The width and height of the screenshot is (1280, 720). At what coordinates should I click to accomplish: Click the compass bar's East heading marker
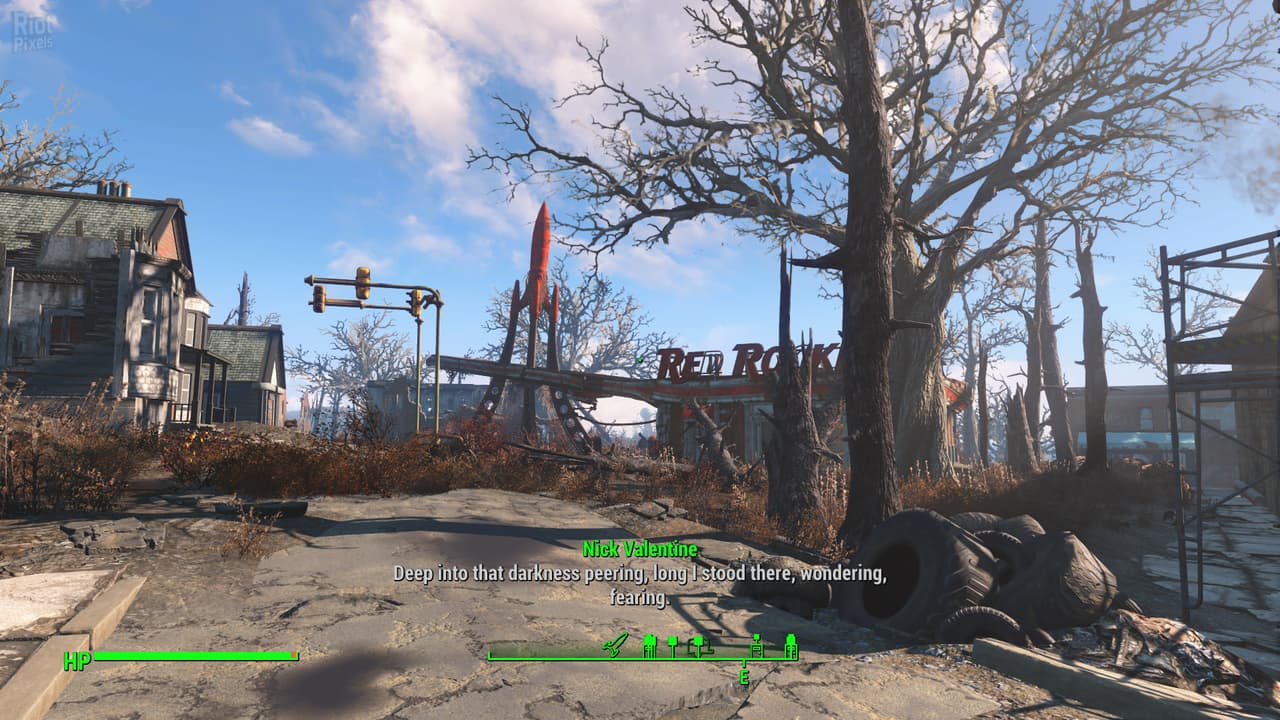pyautogui.click(x=744, y=677)
